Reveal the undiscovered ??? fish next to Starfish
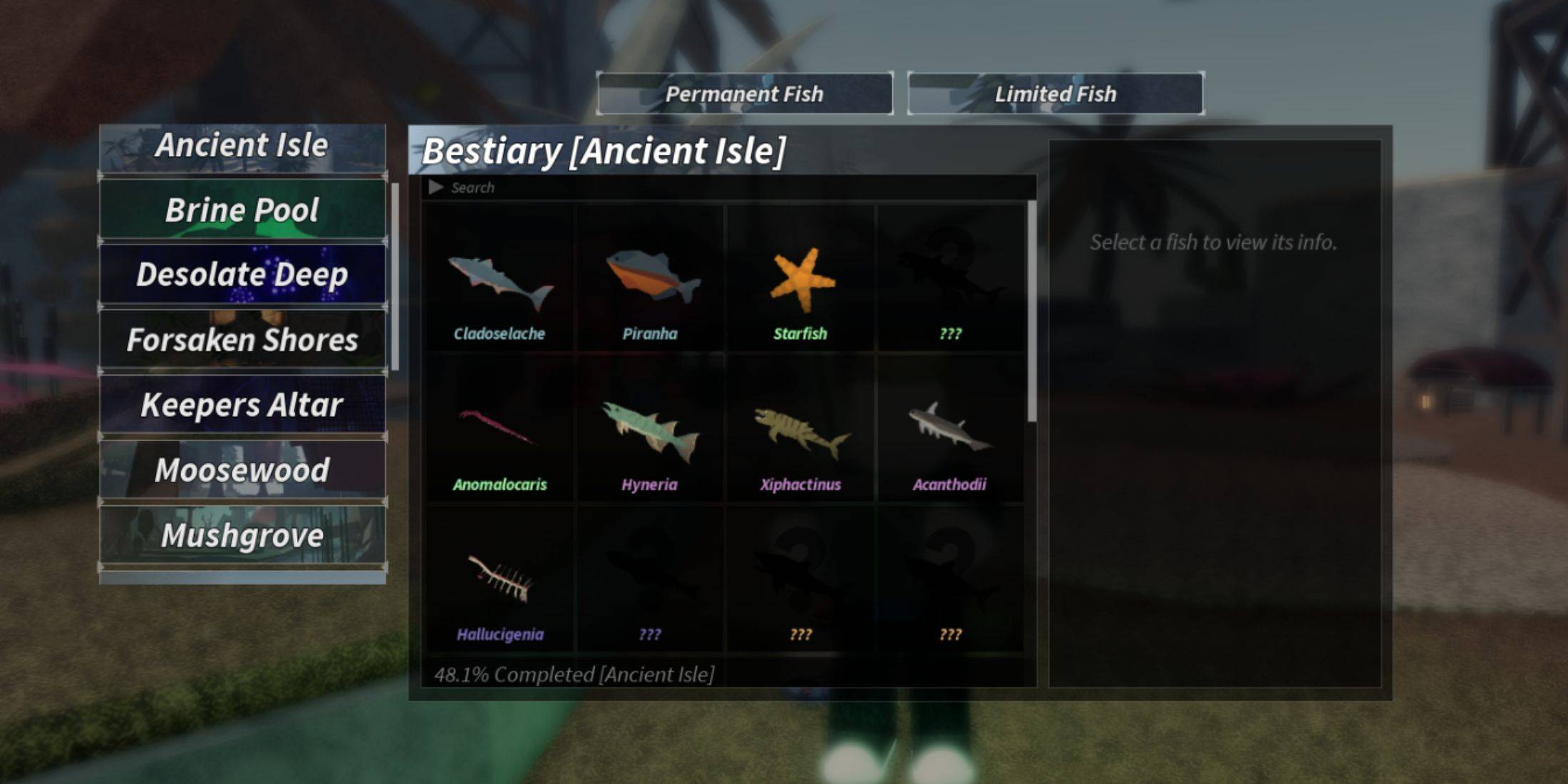Viewport: 1568px width, 784px height. coord(949,282)
